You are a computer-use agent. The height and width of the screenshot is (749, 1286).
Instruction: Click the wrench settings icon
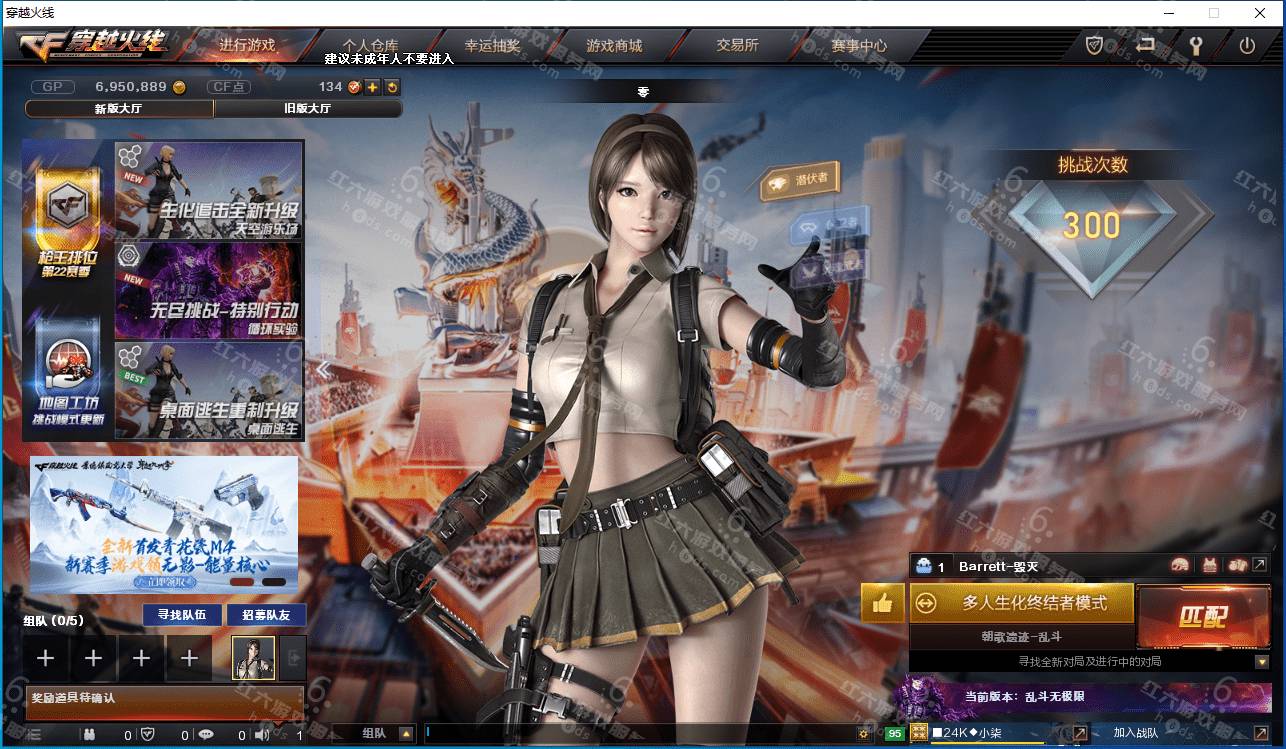1195,45
